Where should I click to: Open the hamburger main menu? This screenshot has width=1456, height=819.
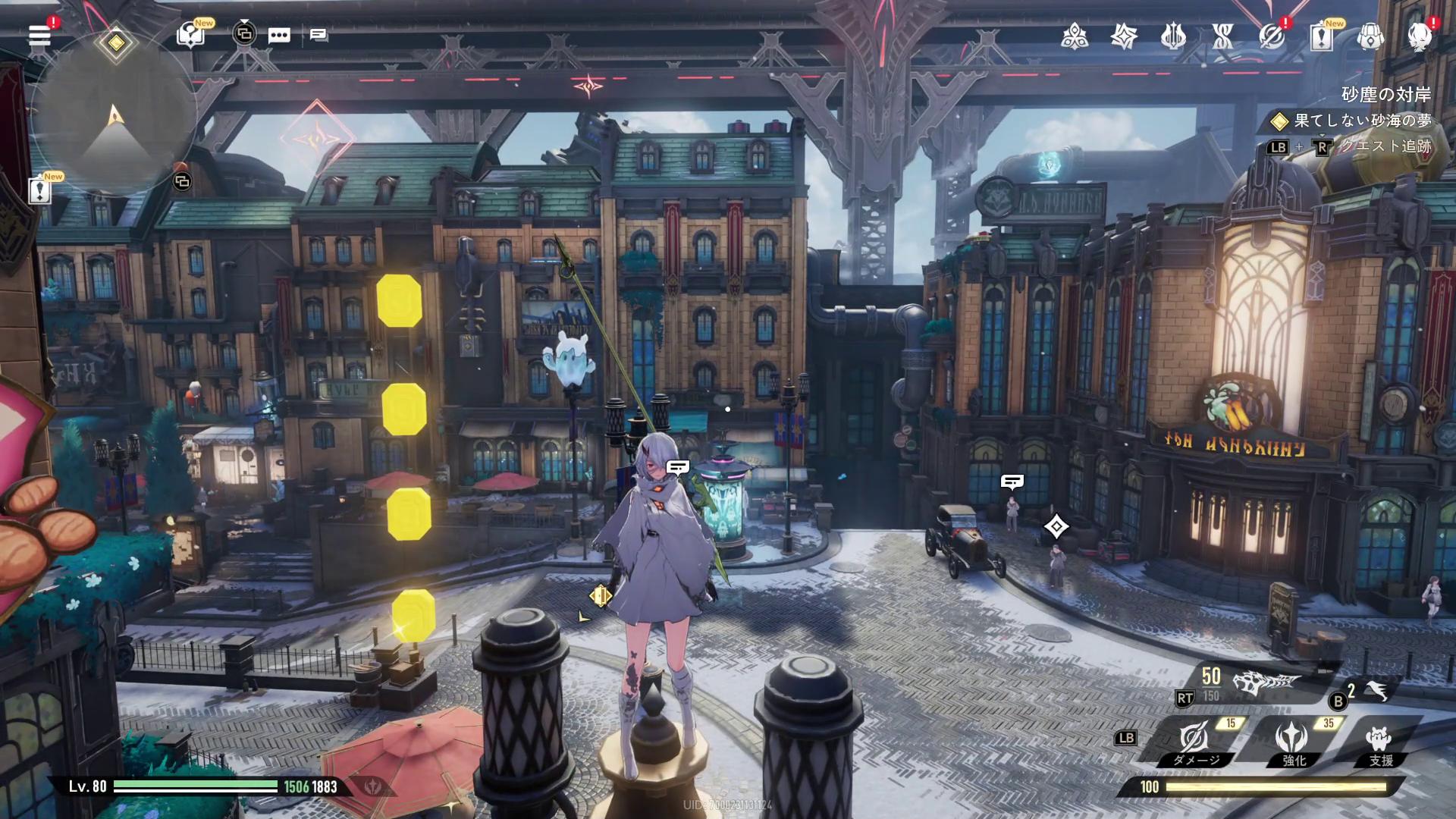(39, 35)
